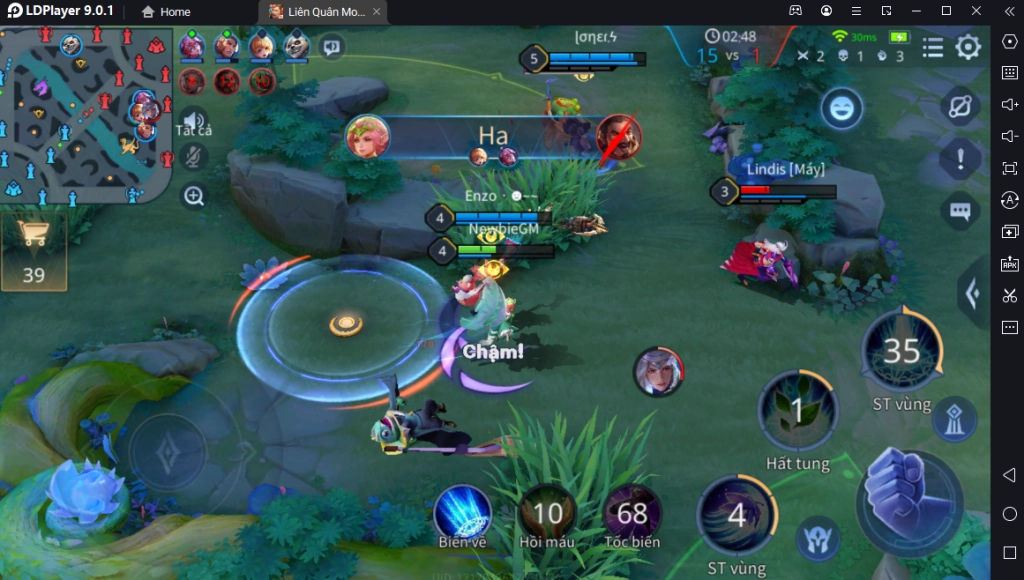Trigger the Hất tung skill
This screenshot has width=1024, height=580.
(797, 409)
